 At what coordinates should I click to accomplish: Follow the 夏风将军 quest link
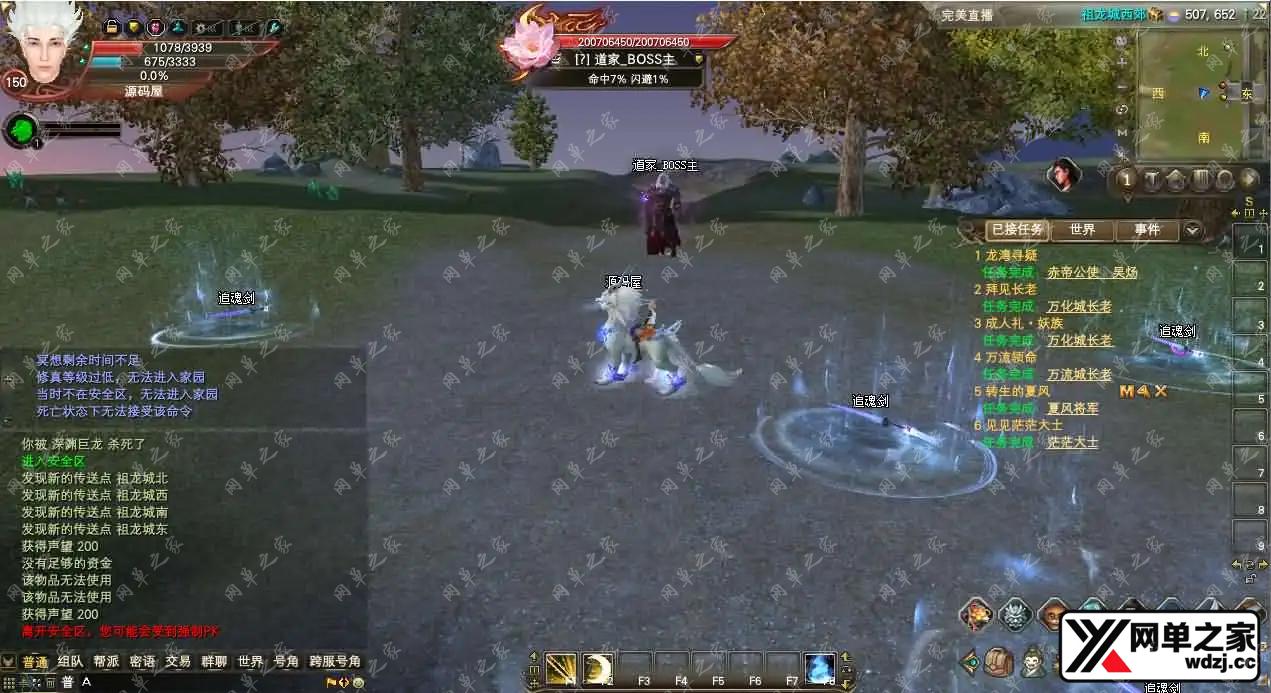click(1072, 408)
